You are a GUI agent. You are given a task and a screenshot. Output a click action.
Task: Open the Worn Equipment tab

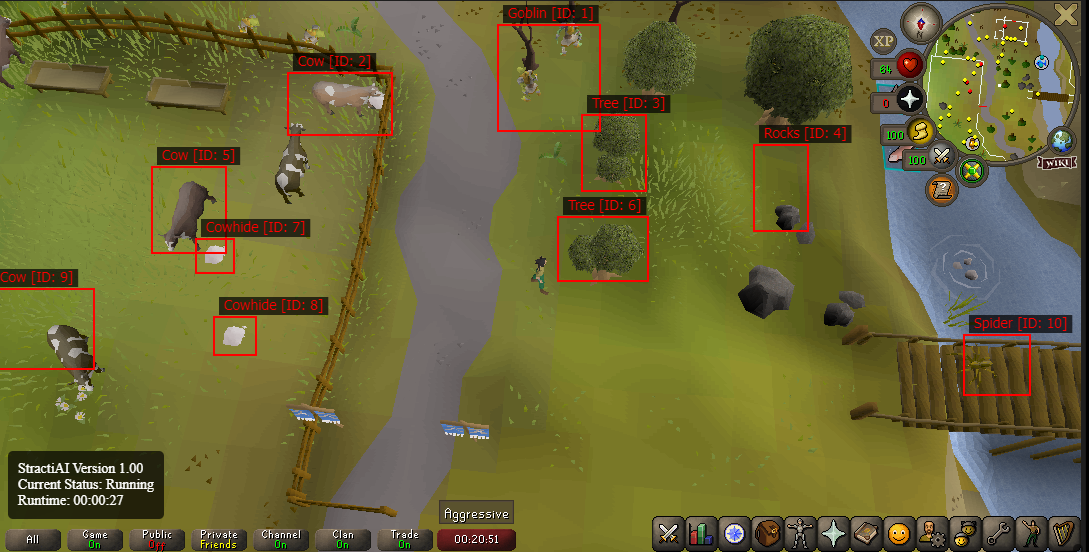point(800,533)
